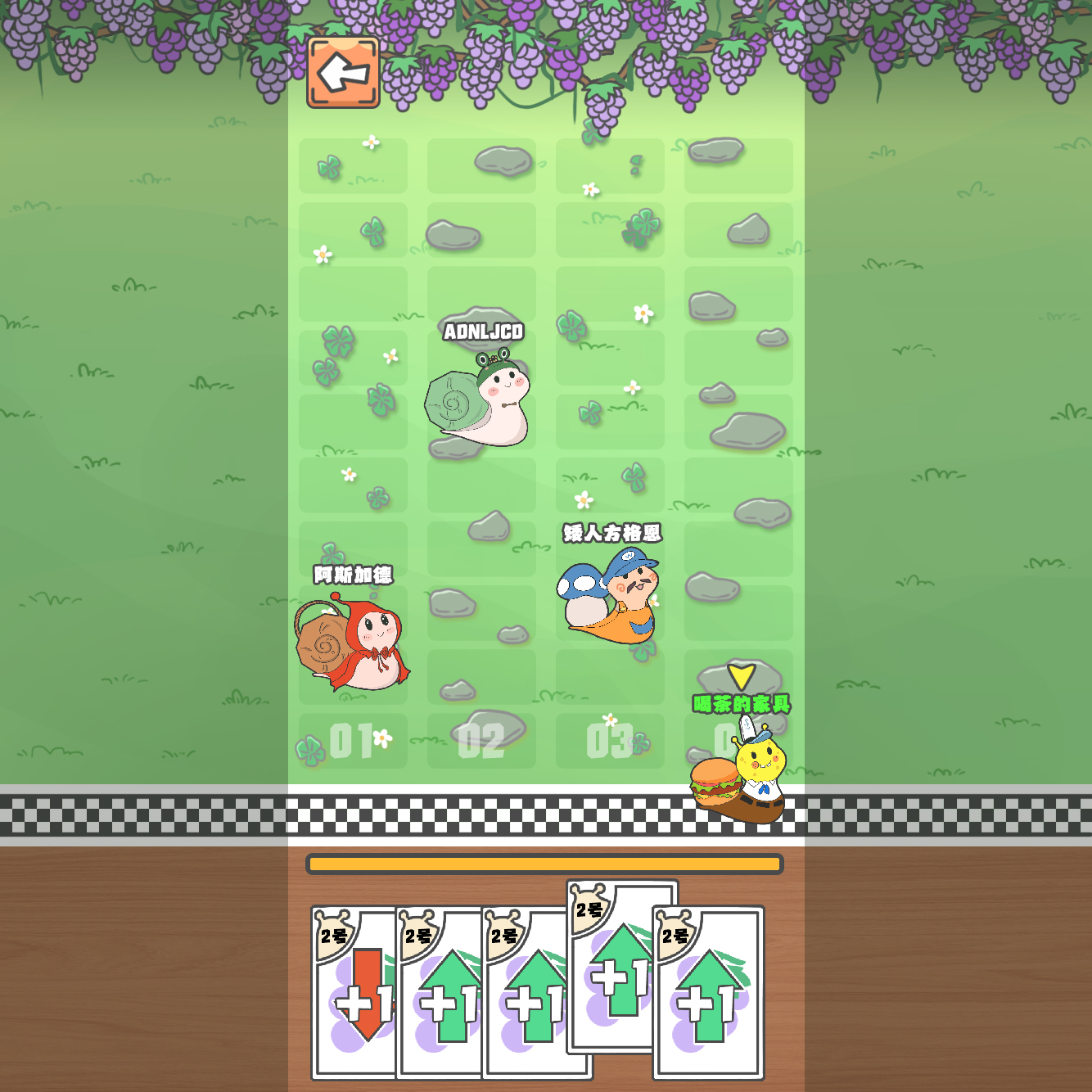This screenshot has width=1092, height=1092.
Task: Expand details on the ADNLJCD name tag
Action: click(x=484, y=332)
